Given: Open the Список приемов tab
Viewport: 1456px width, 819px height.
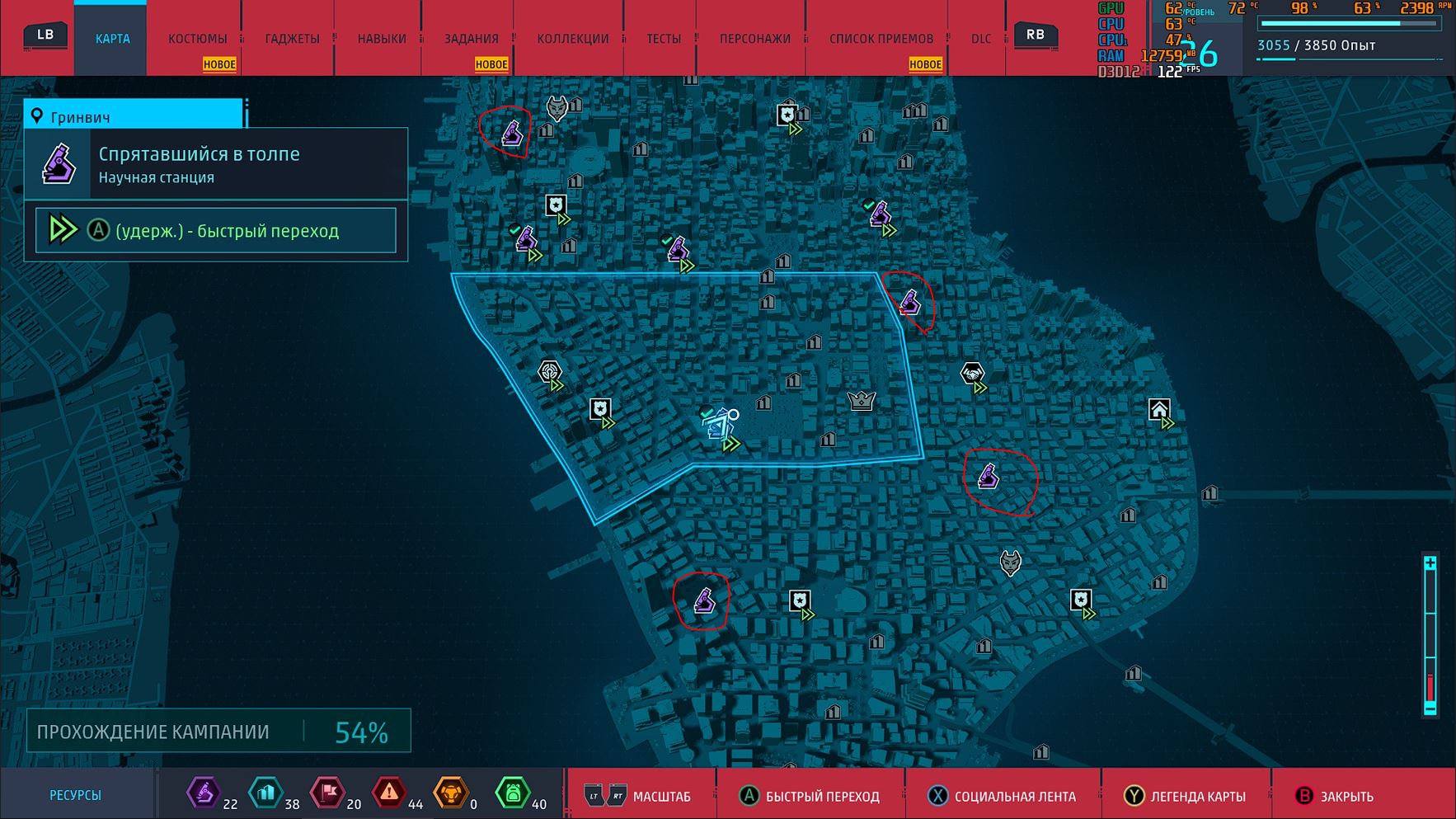Looking at the screenshot, I should coord(881,39).
